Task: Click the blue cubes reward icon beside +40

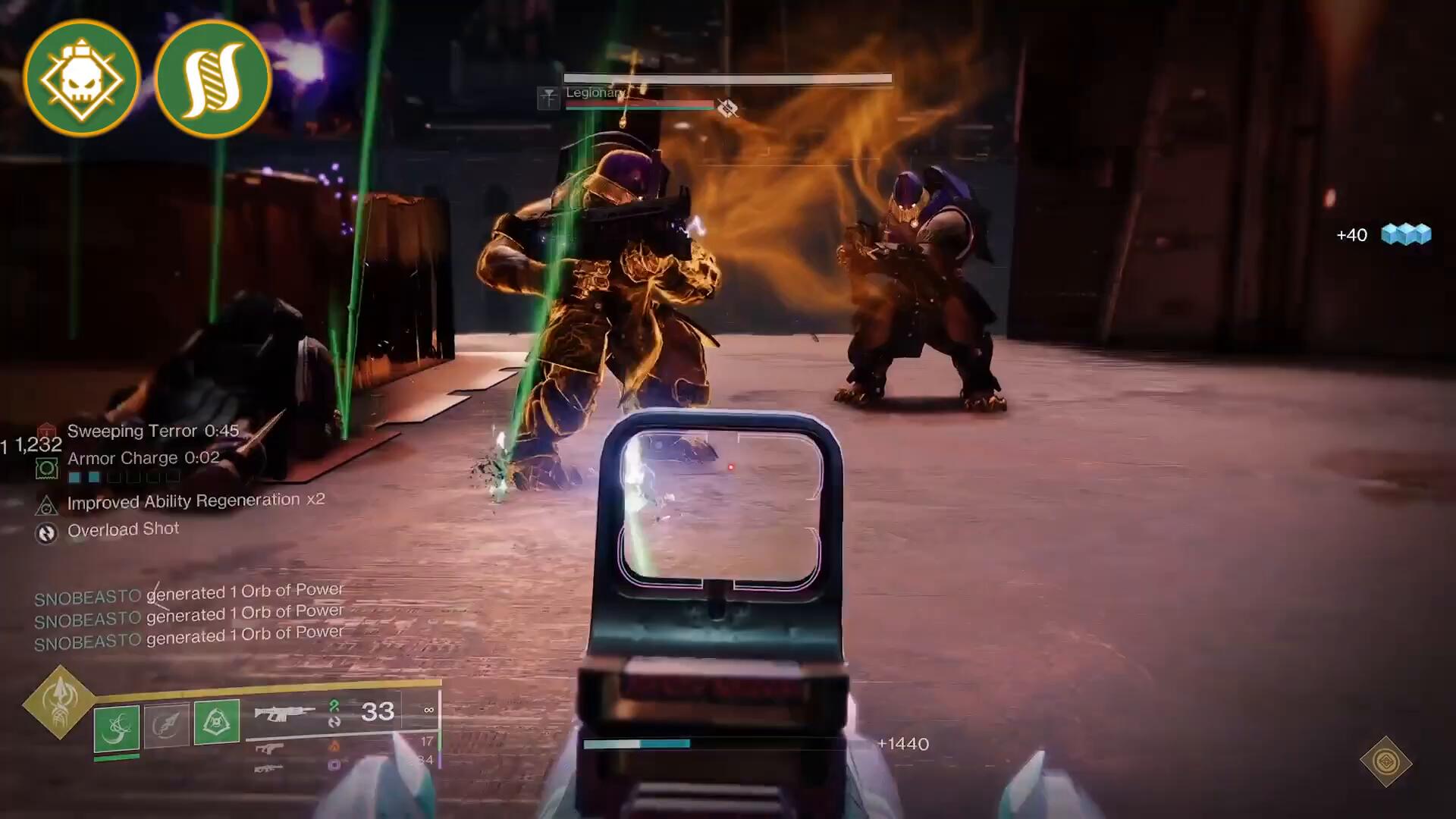Action: click(x=1406, y=234)
